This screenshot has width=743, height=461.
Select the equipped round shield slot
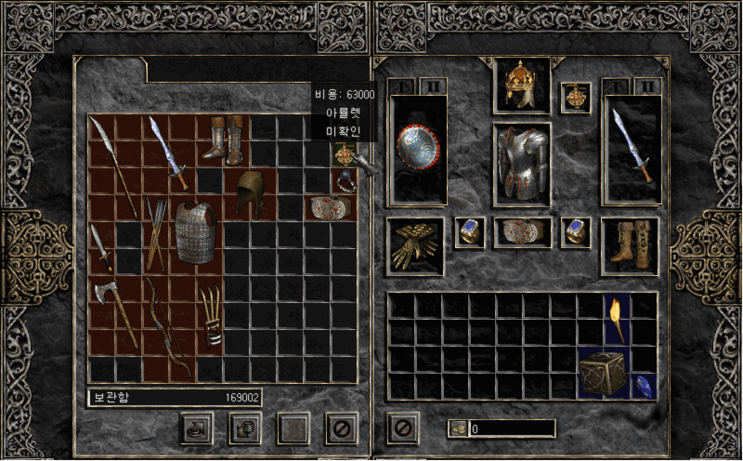point(417,150)
